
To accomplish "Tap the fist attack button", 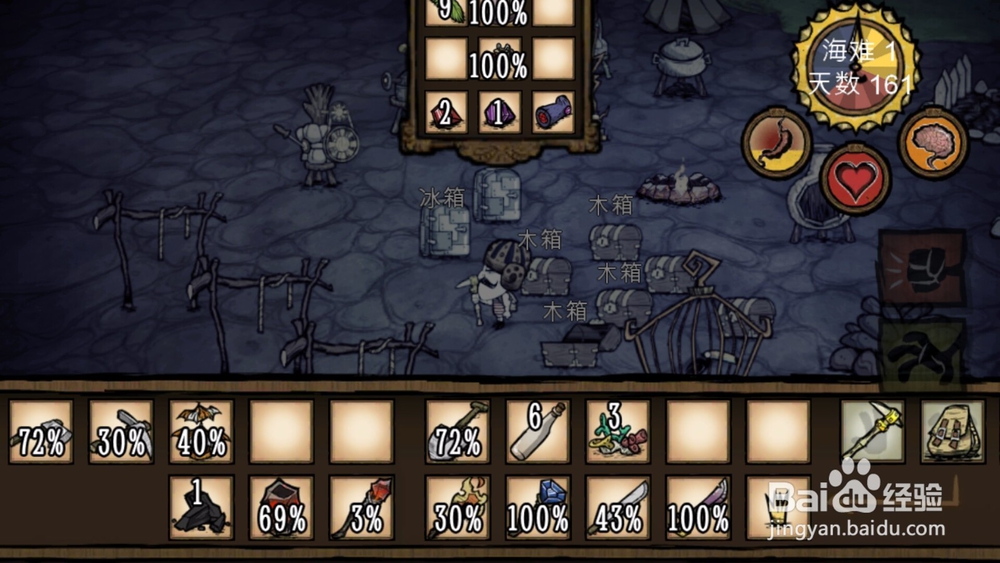I will click(921, 268).
